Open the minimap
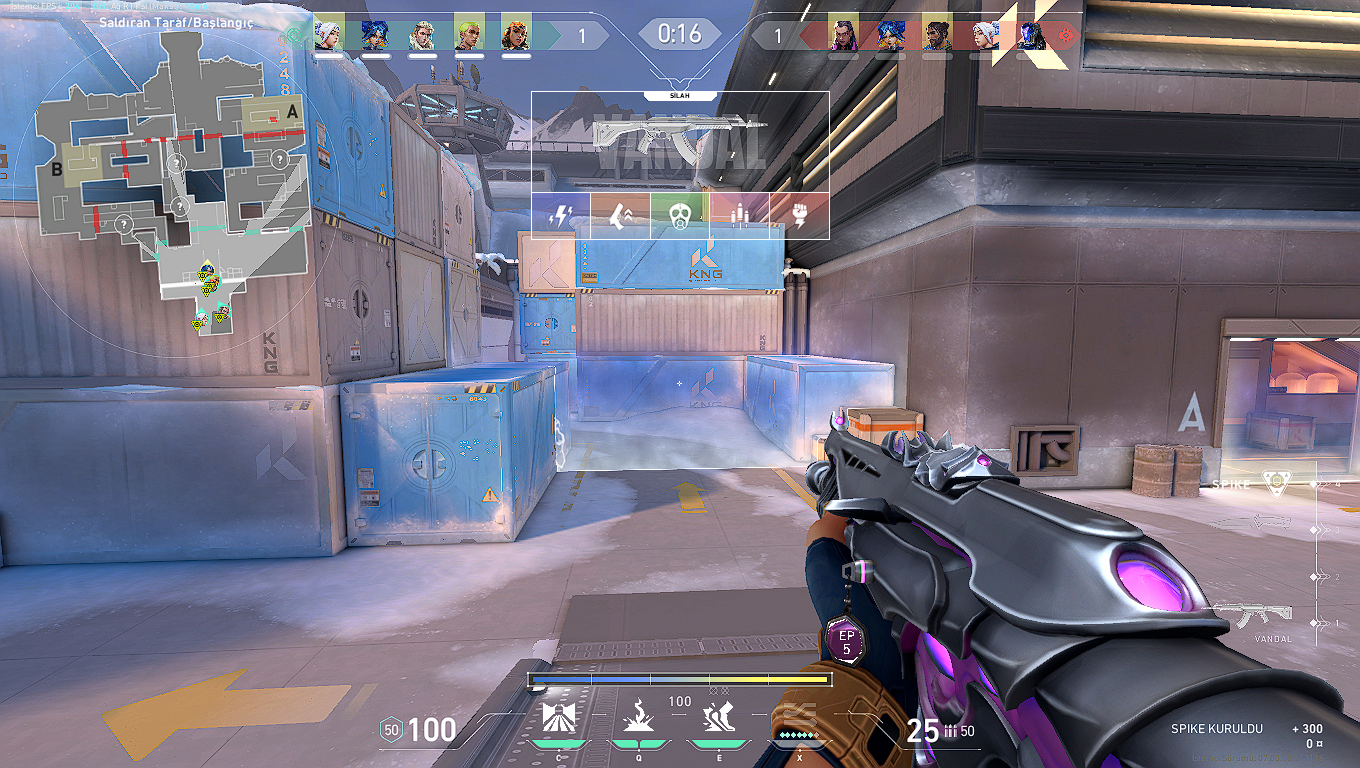This screenshot has width=1360, height=768. click(168, 185)
